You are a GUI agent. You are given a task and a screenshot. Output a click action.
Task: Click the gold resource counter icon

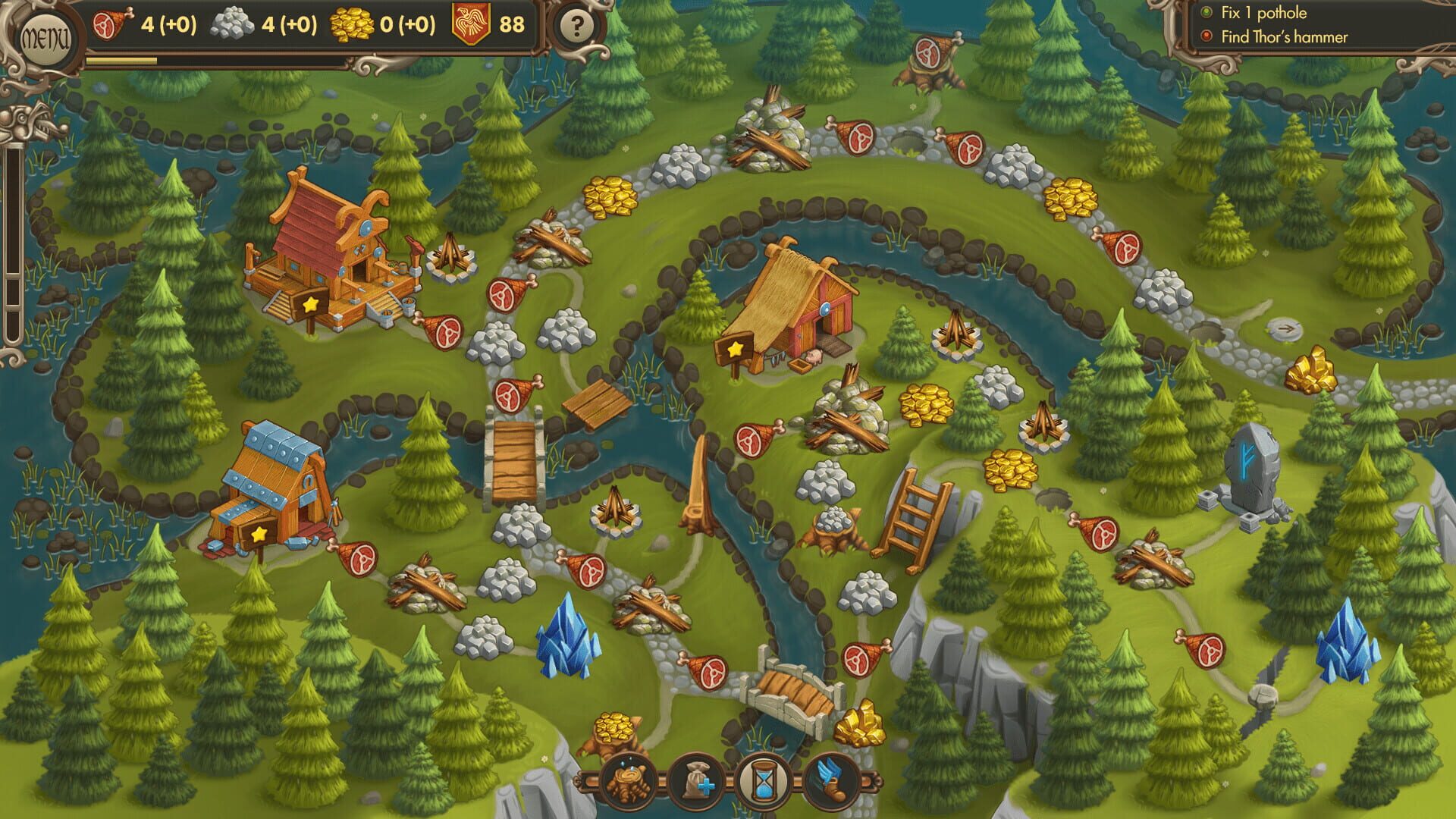(350, 23)
